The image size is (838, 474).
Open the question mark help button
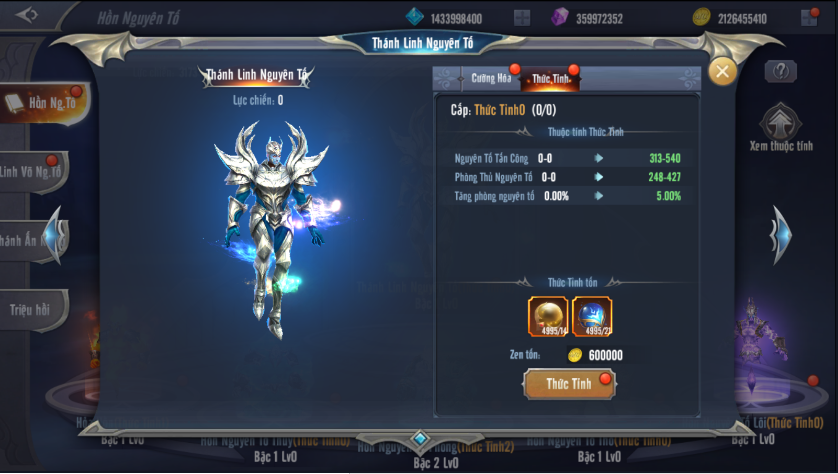780,71
